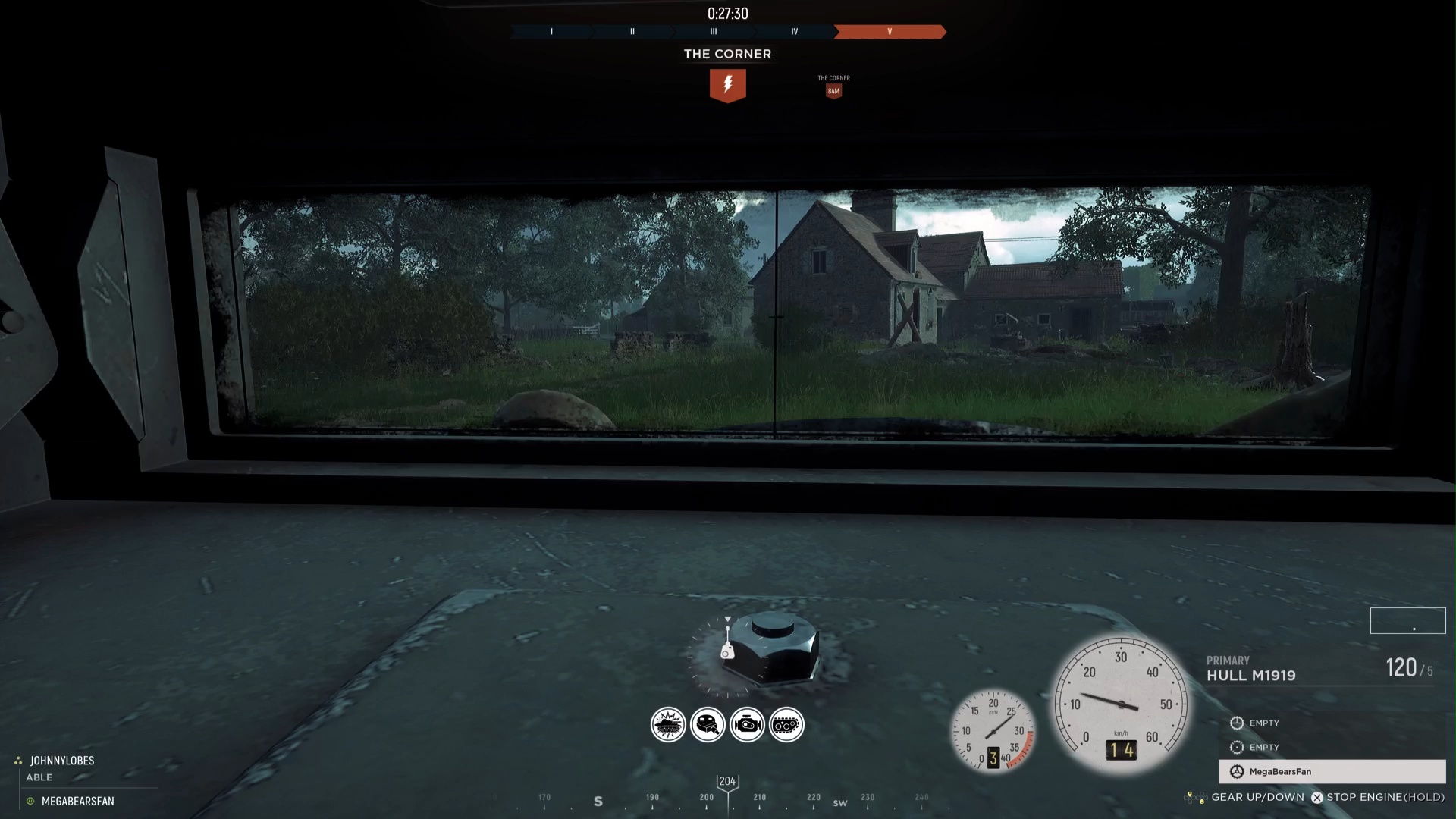Select the small Corner distance marker

tap(833, 90)
